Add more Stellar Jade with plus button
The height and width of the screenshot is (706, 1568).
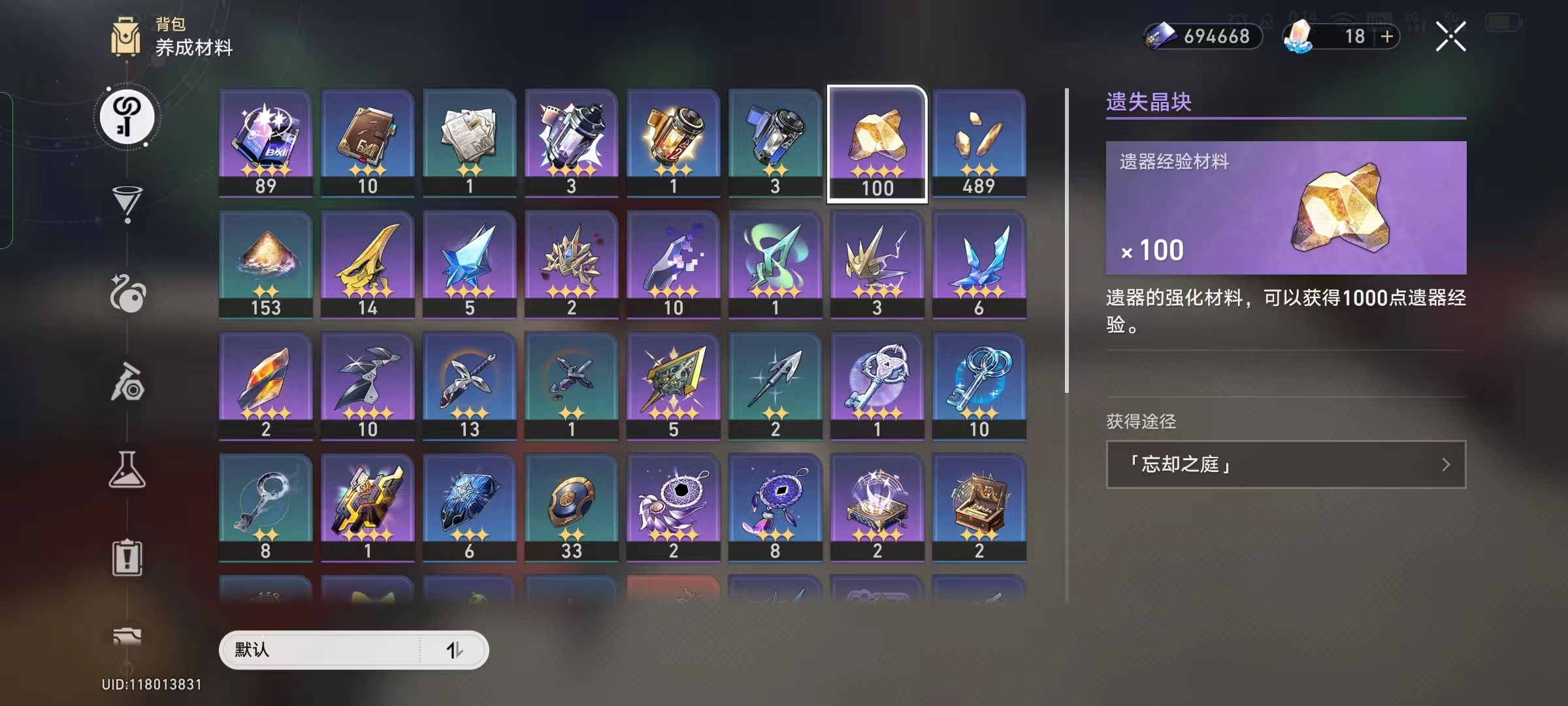[x=1386, y=37]
